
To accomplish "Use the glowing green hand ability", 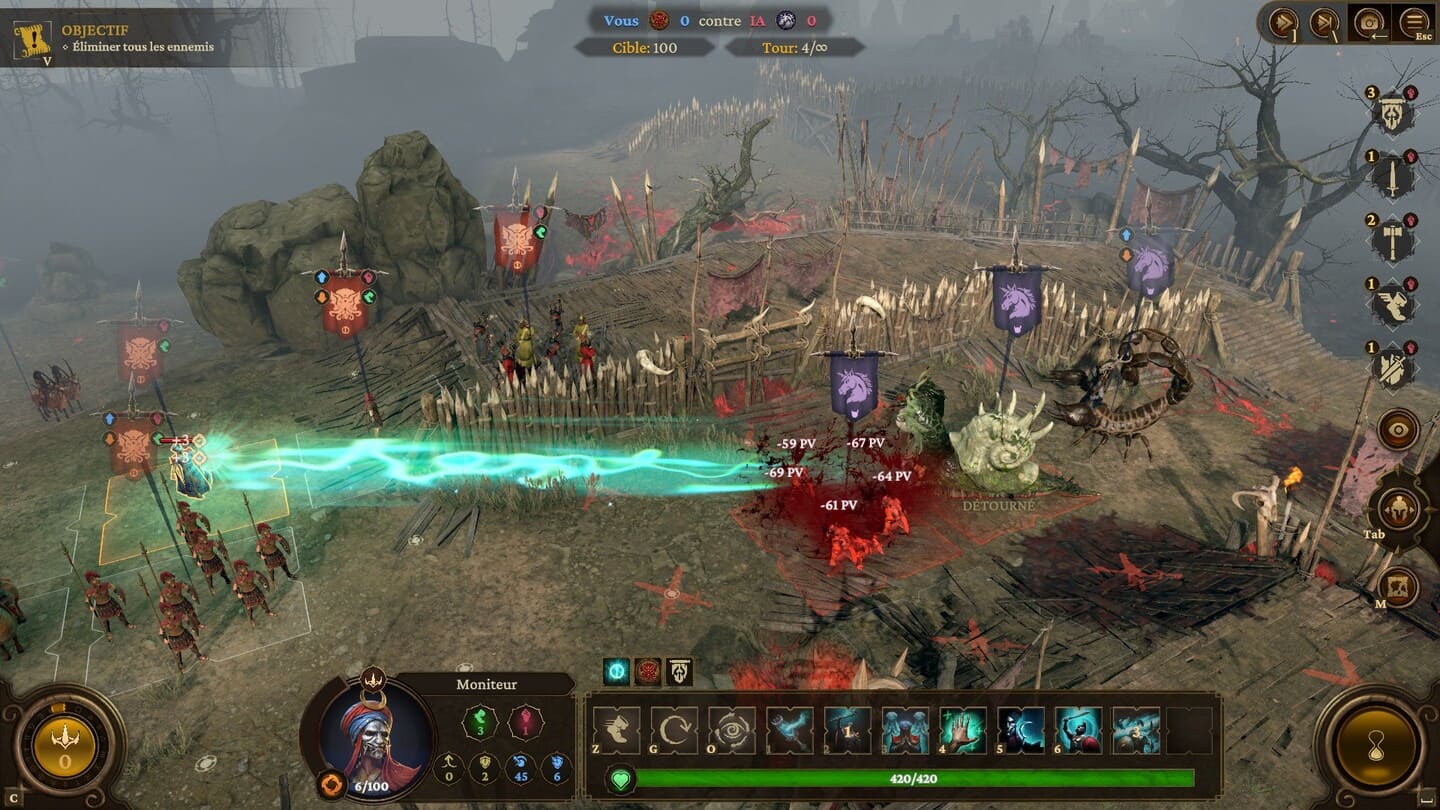I will 963,730.
